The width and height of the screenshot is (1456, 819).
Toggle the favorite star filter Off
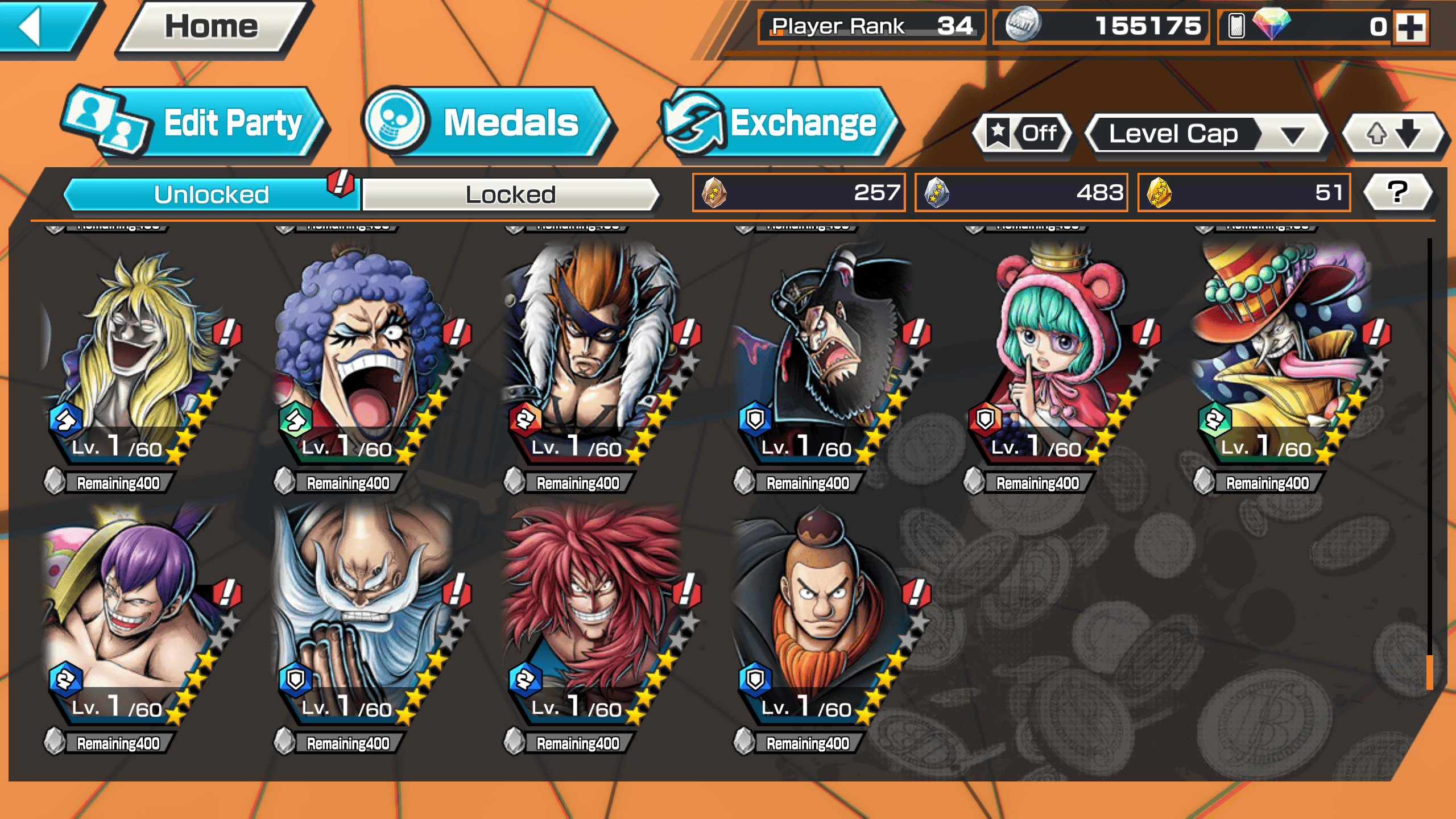[x=1023, y=134]
